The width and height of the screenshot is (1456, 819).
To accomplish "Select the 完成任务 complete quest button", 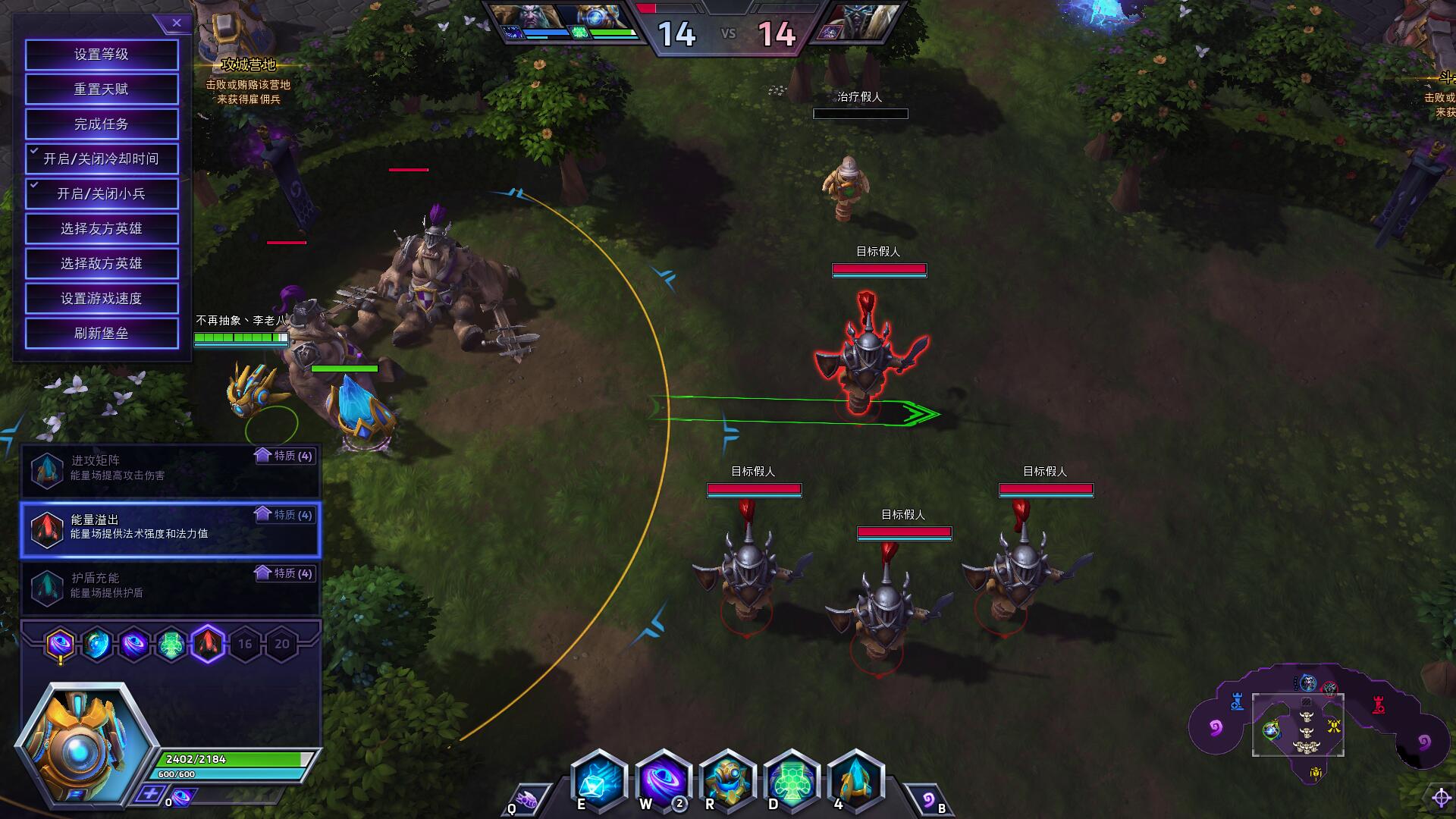I will (102, 124).
